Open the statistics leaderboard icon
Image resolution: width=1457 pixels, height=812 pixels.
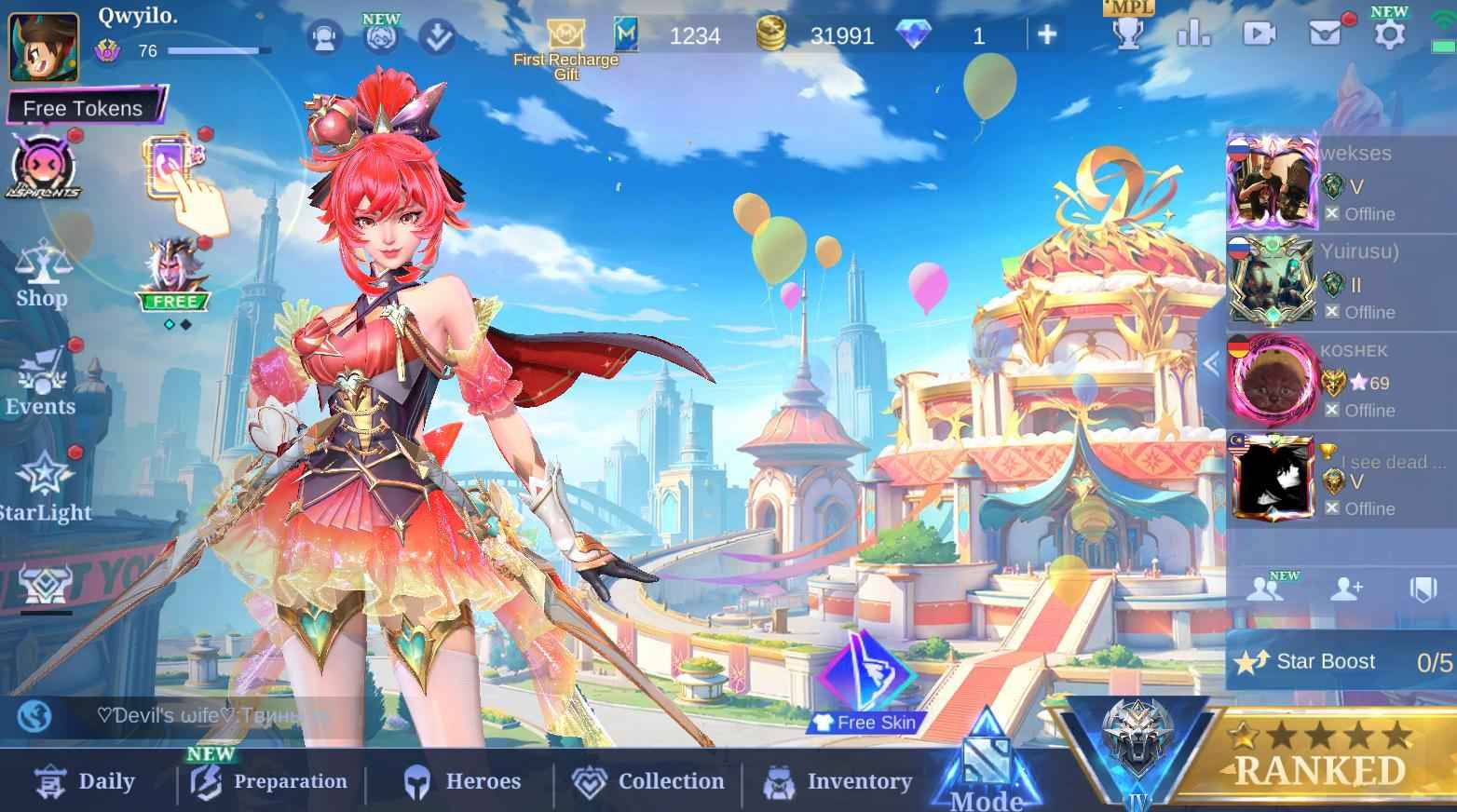1193,33
